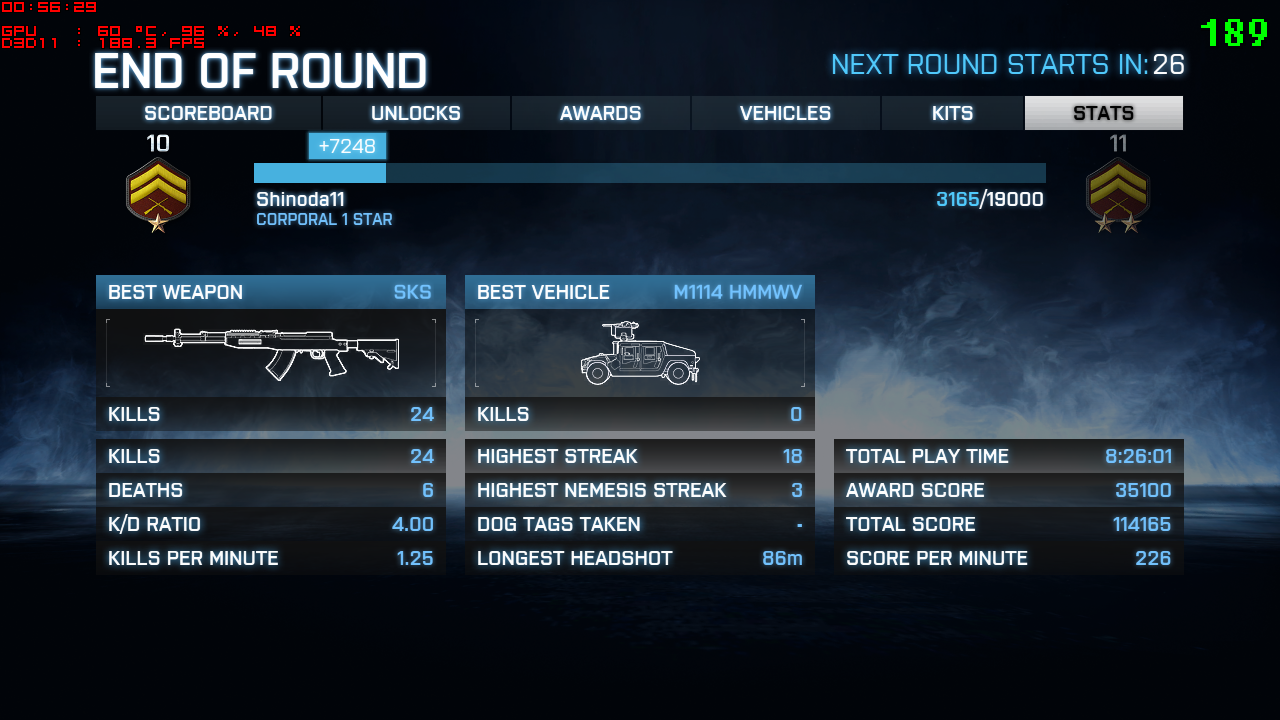Switch to the AWARDS tab
Viewport: 1280px width, 720px height.
600,113
